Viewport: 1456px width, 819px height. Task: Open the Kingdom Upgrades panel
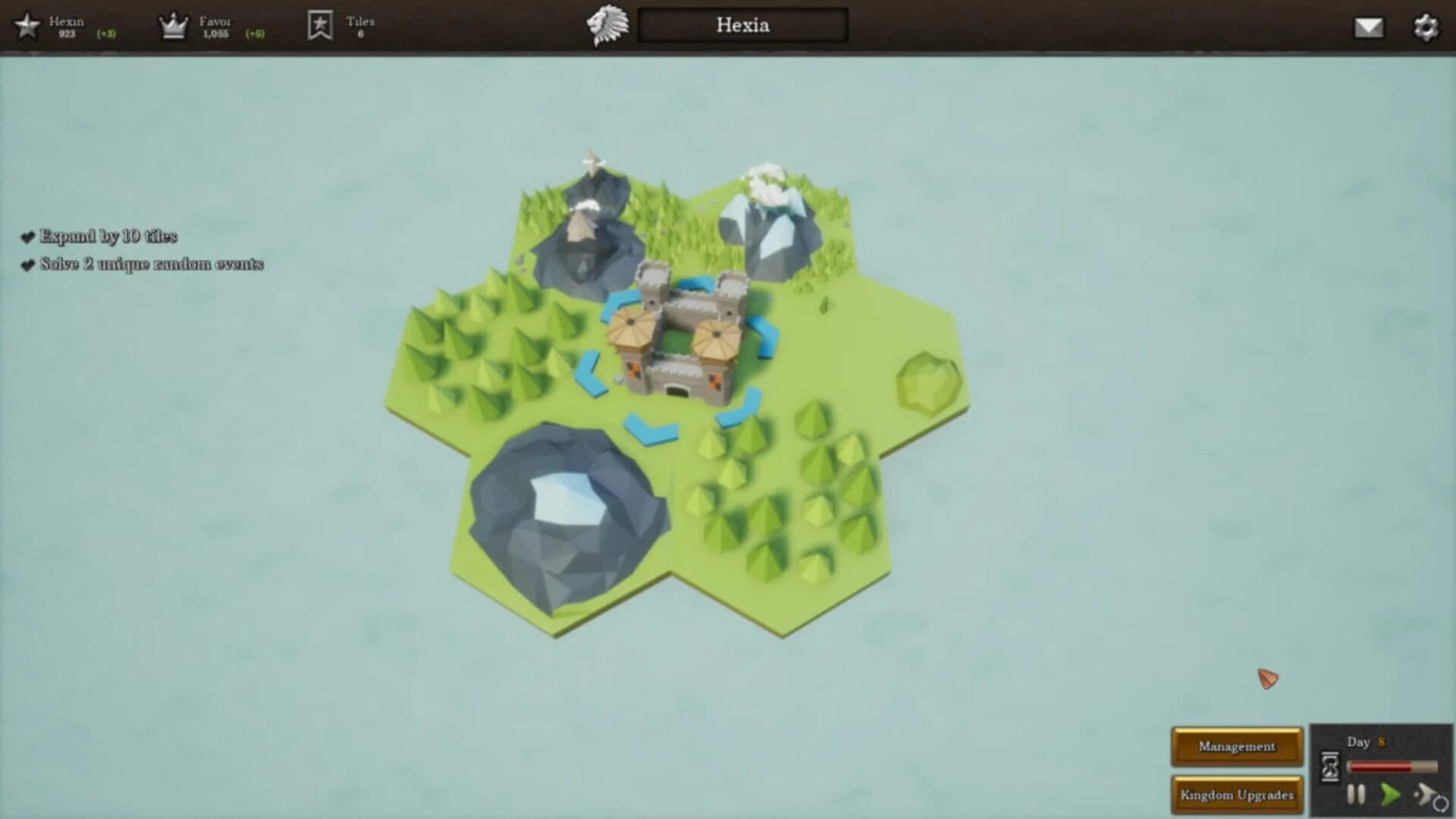[x=1237, y=795]
